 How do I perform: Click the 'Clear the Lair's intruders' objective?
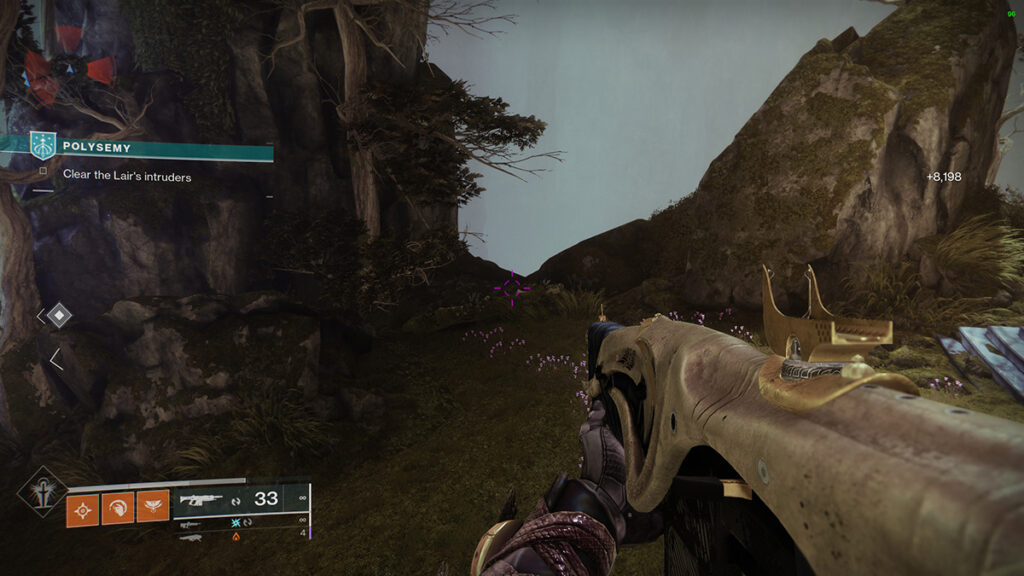point(127,176)
